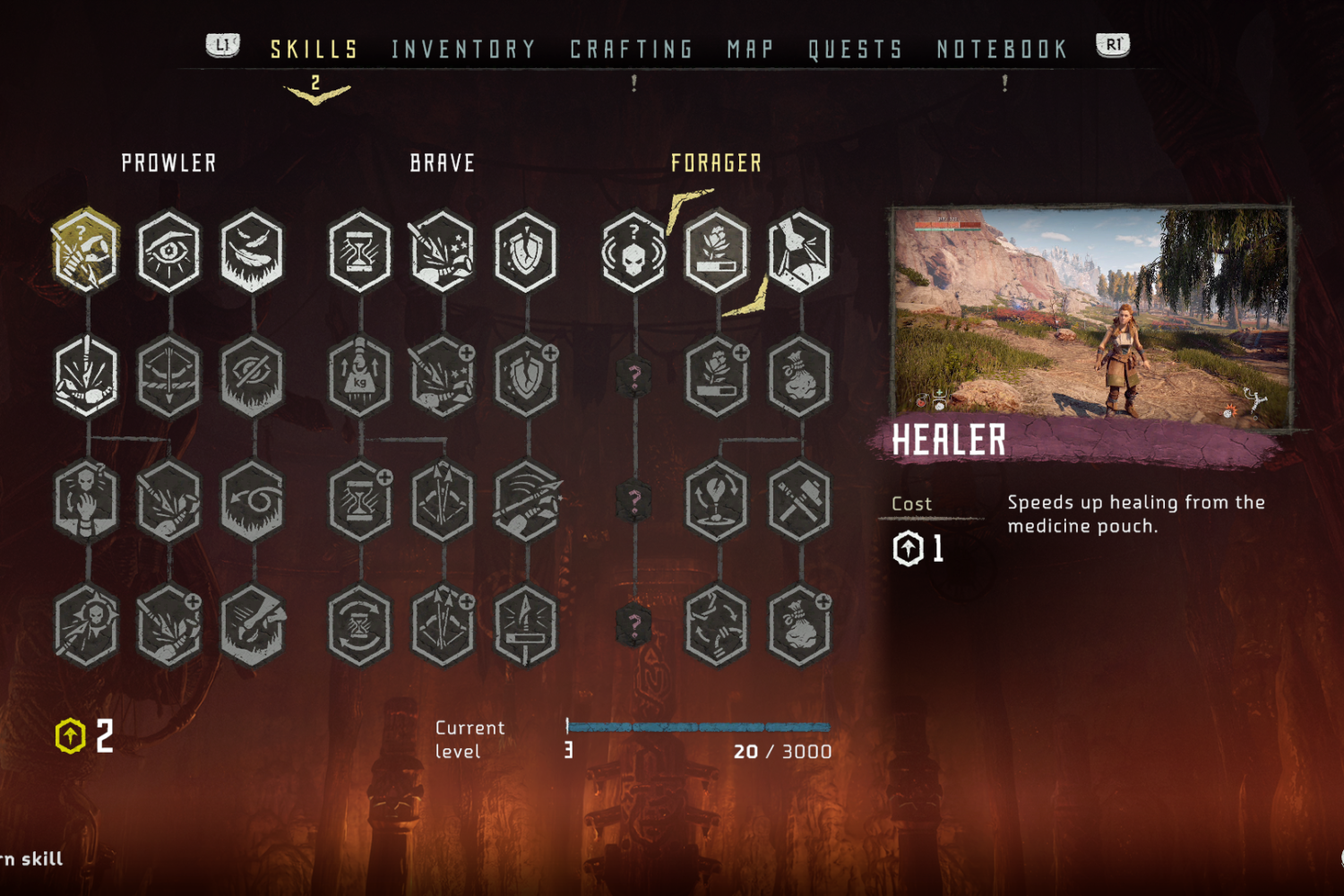Switch to the Inventory tab
The height and width of the screenshot is (896, 1344).
463,49
